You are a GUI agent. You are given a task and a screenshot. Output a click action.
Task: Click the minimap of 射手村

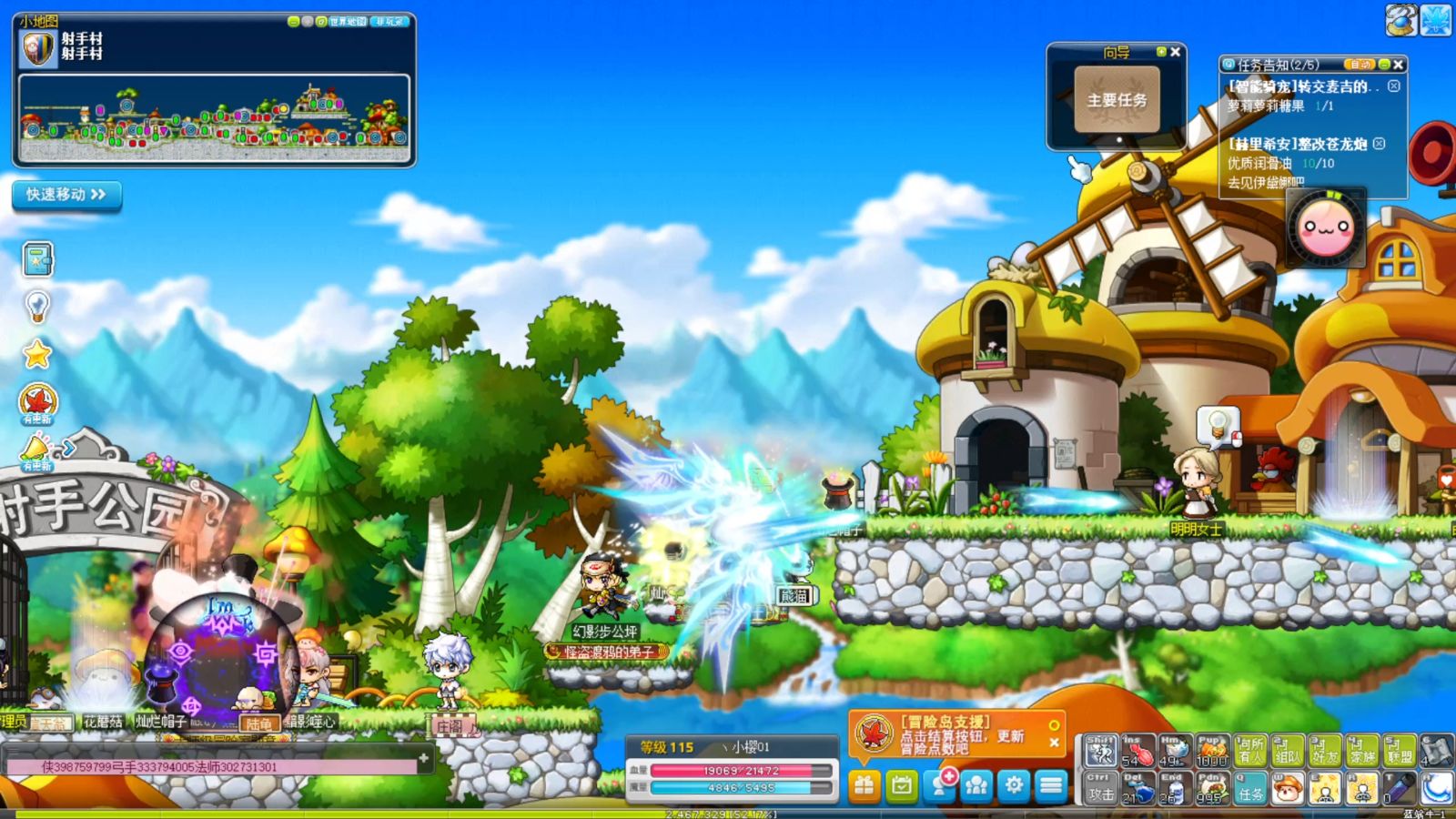tap(214, 118)
